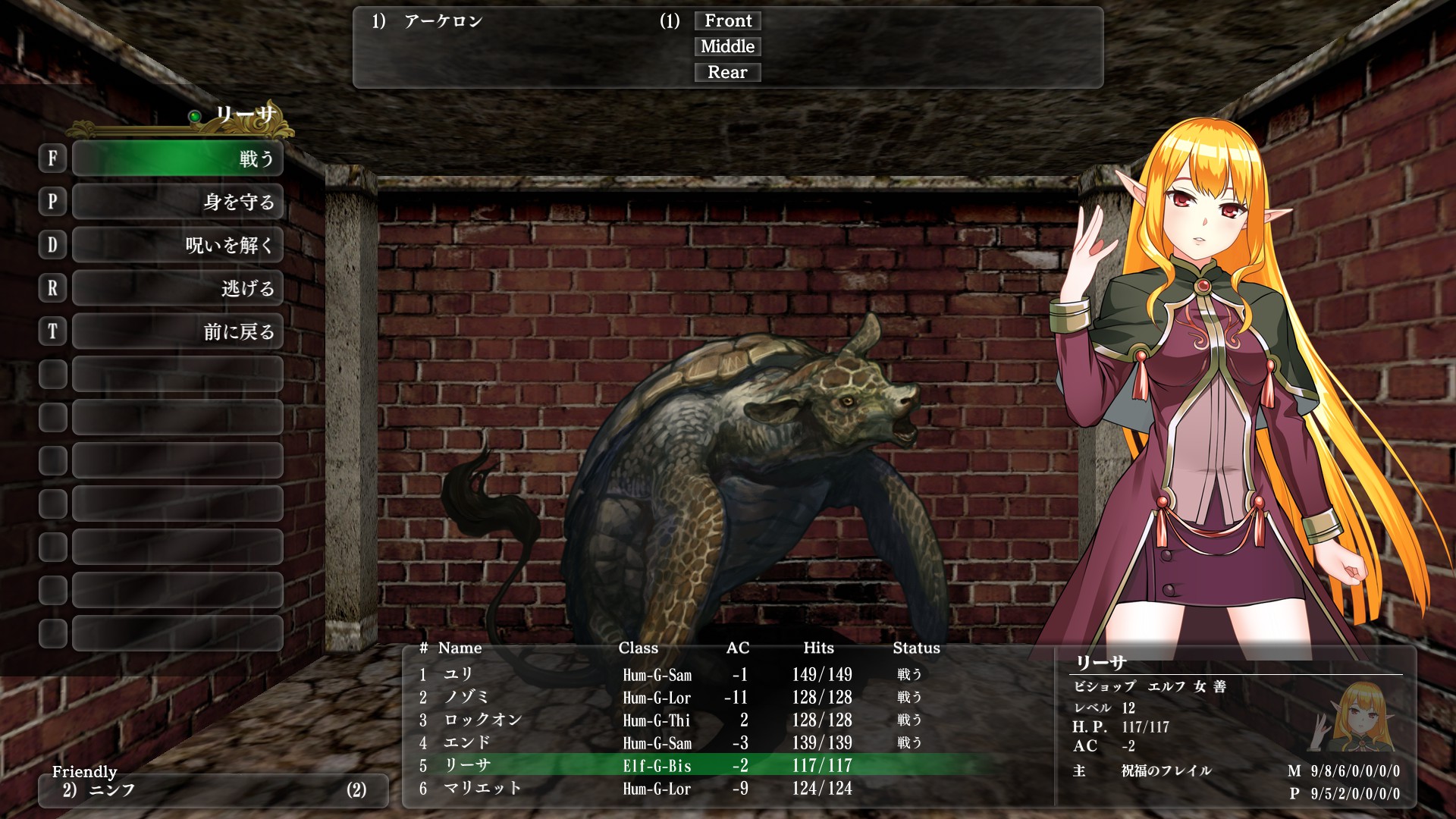Select enemy group アーケロン in the list

click(x=444, y=21)
